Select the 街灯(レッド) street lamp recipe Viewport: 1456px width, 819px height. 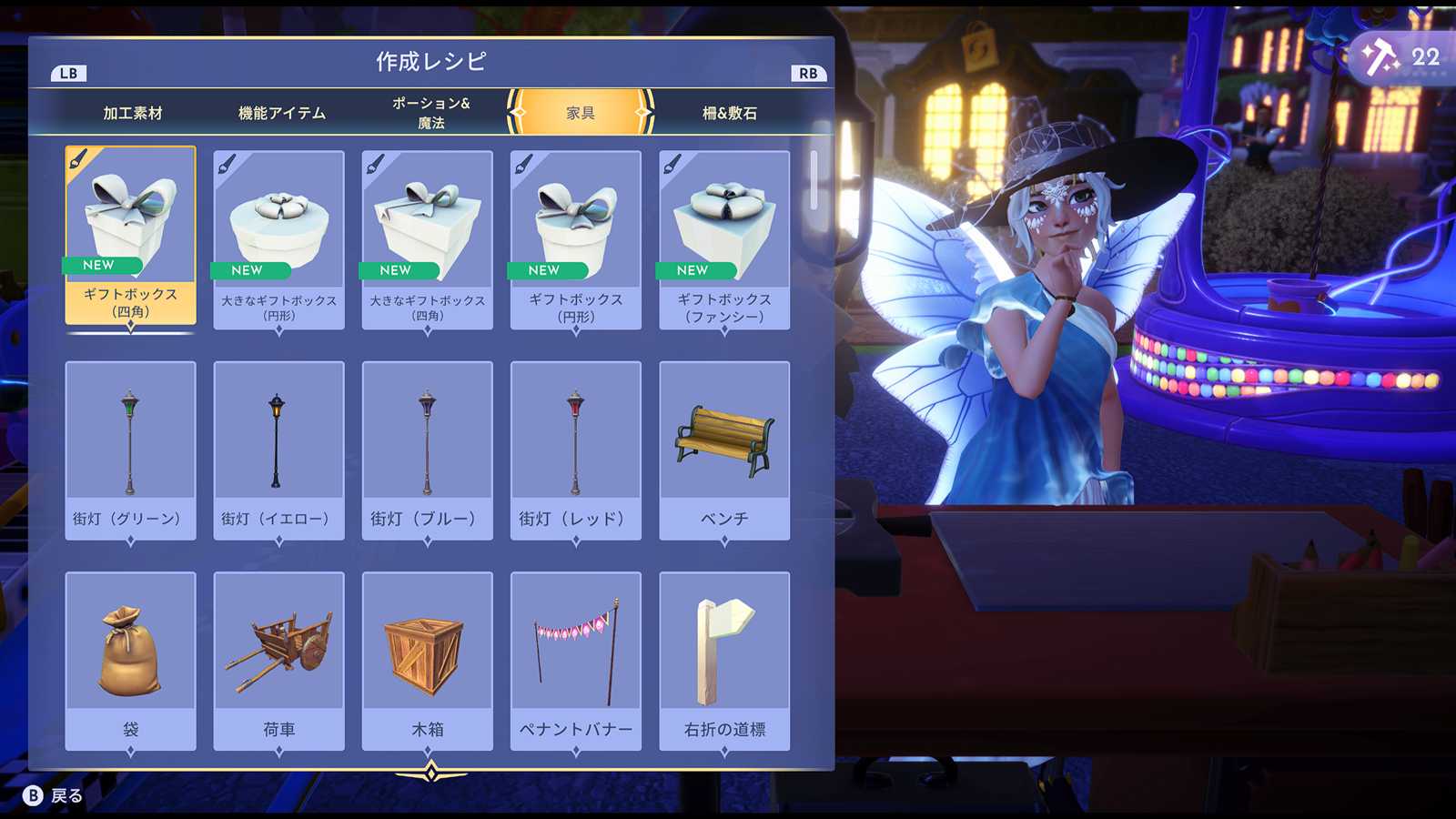pos(576,450)
